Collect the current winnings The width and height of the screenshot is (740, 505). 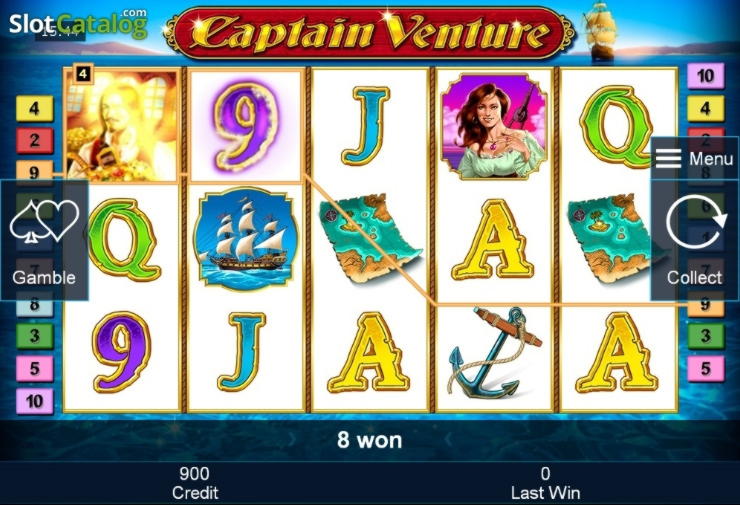(x=694, y=240)
